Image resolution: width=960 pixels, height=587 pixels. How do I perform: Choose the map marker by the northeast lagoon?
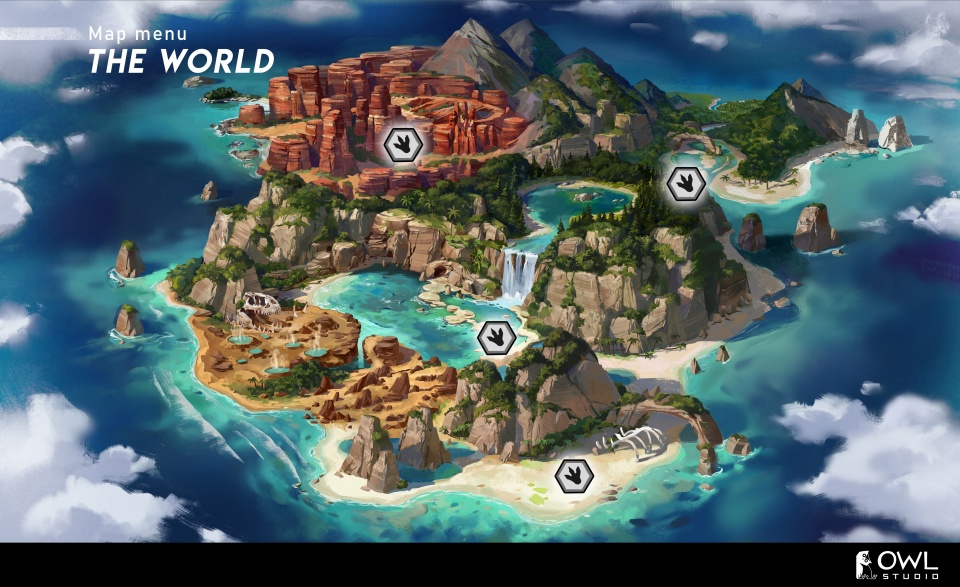[685, 182]
